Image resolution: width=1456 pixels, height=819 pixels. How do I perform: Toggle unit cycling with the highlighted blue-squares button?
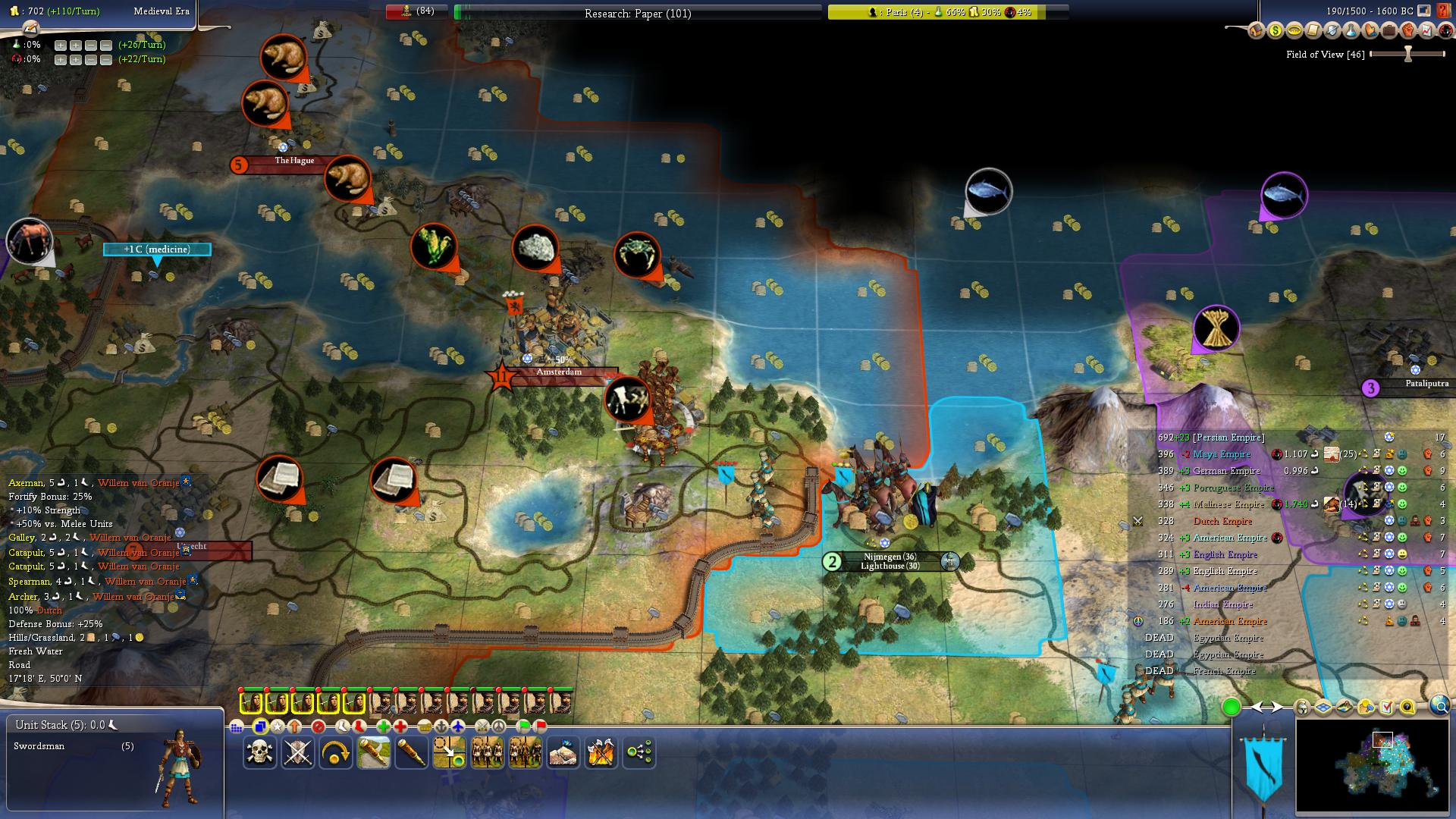(x=260, y=727)
